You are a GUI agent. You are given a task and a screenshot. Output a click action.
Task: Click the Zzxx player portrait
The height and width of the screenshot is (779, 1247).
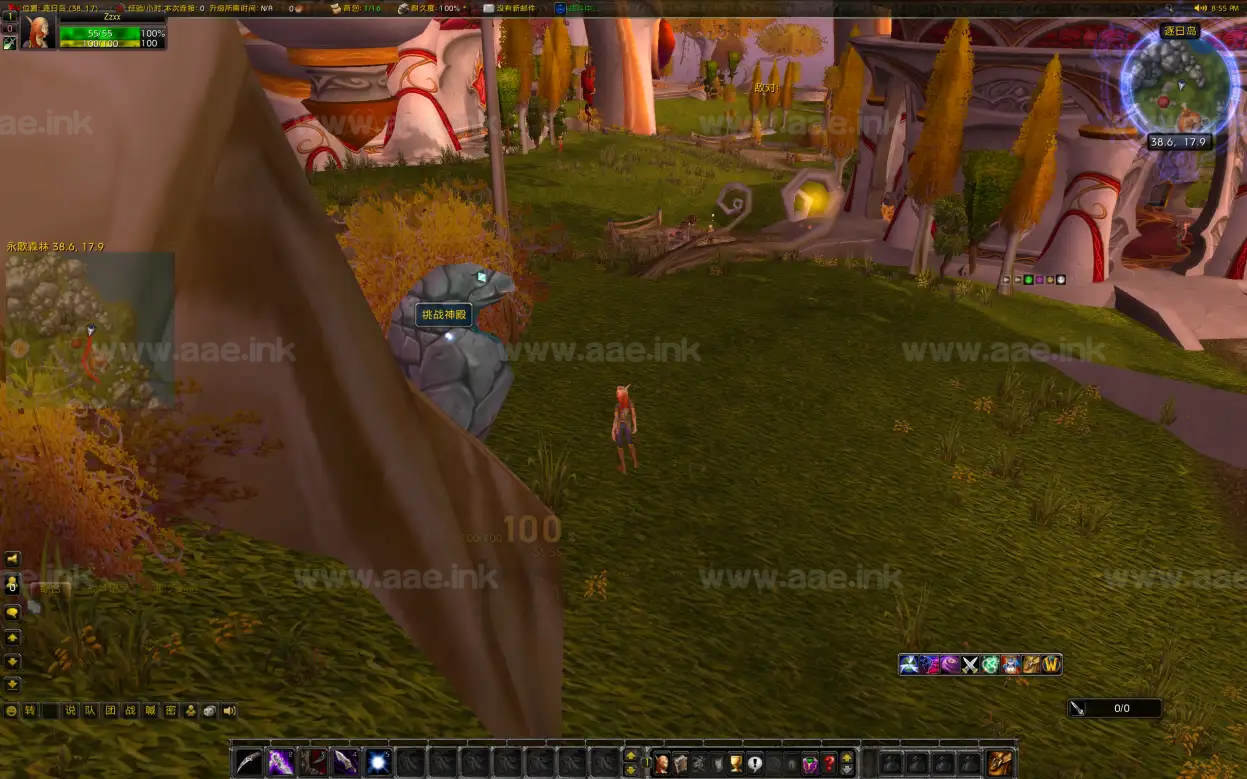38,32
